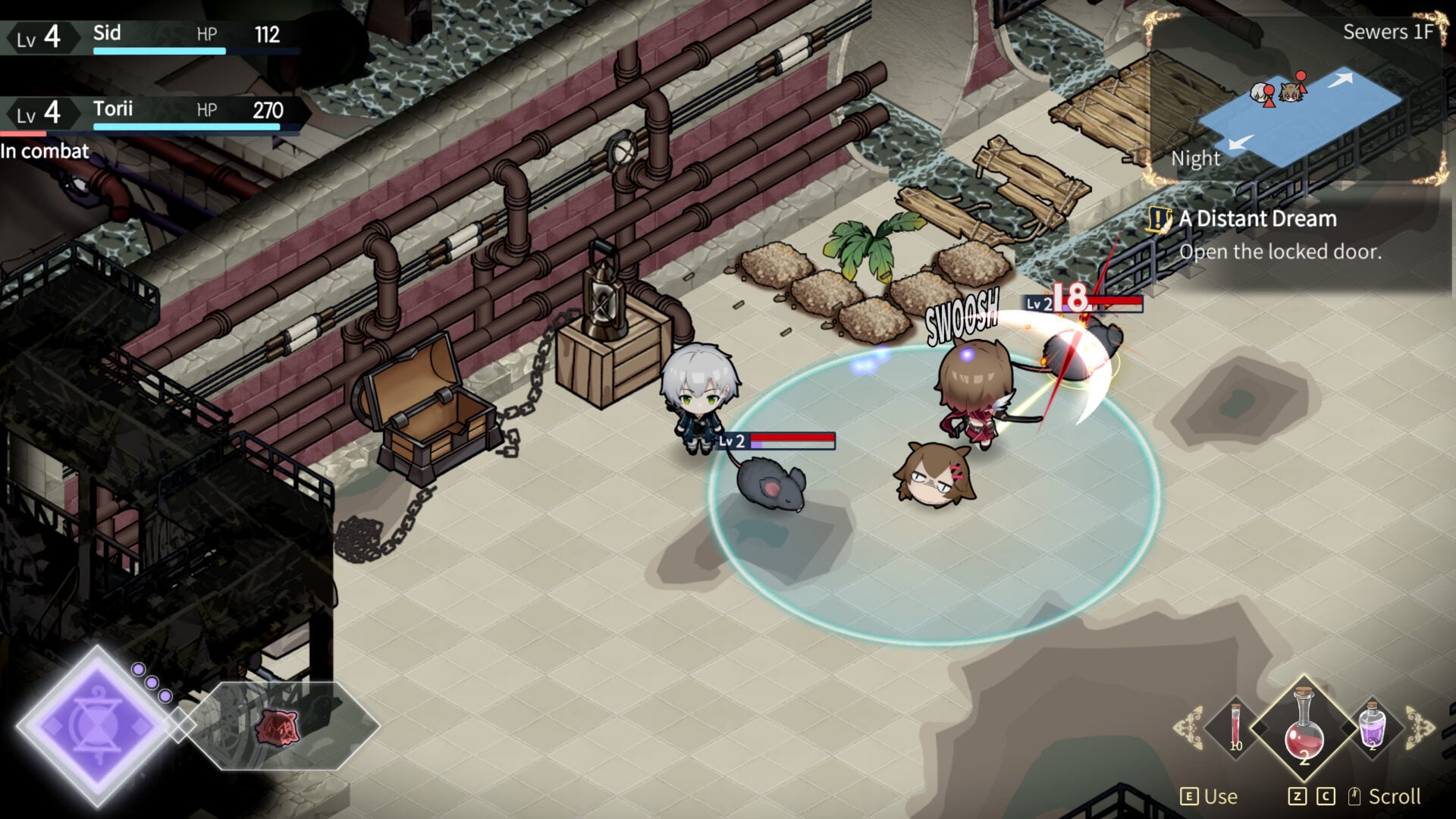Click the Z keybind button next to Scroll
This screenshot has width=1456, height=819.
pyautogui.click(x=1298, y=795)
